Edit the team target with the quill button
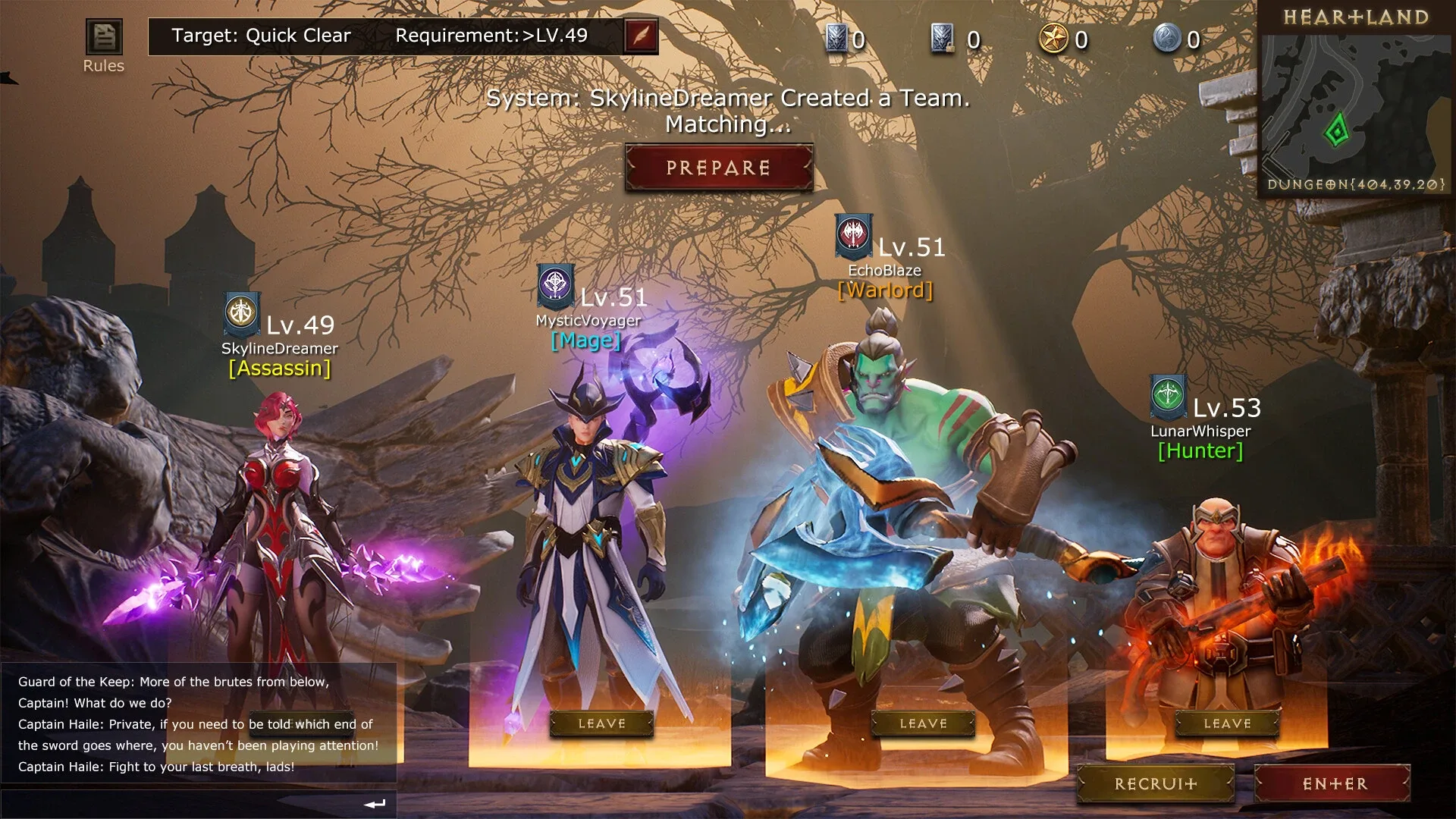This screenshot has width=1456, height=819. coord(641,36)
